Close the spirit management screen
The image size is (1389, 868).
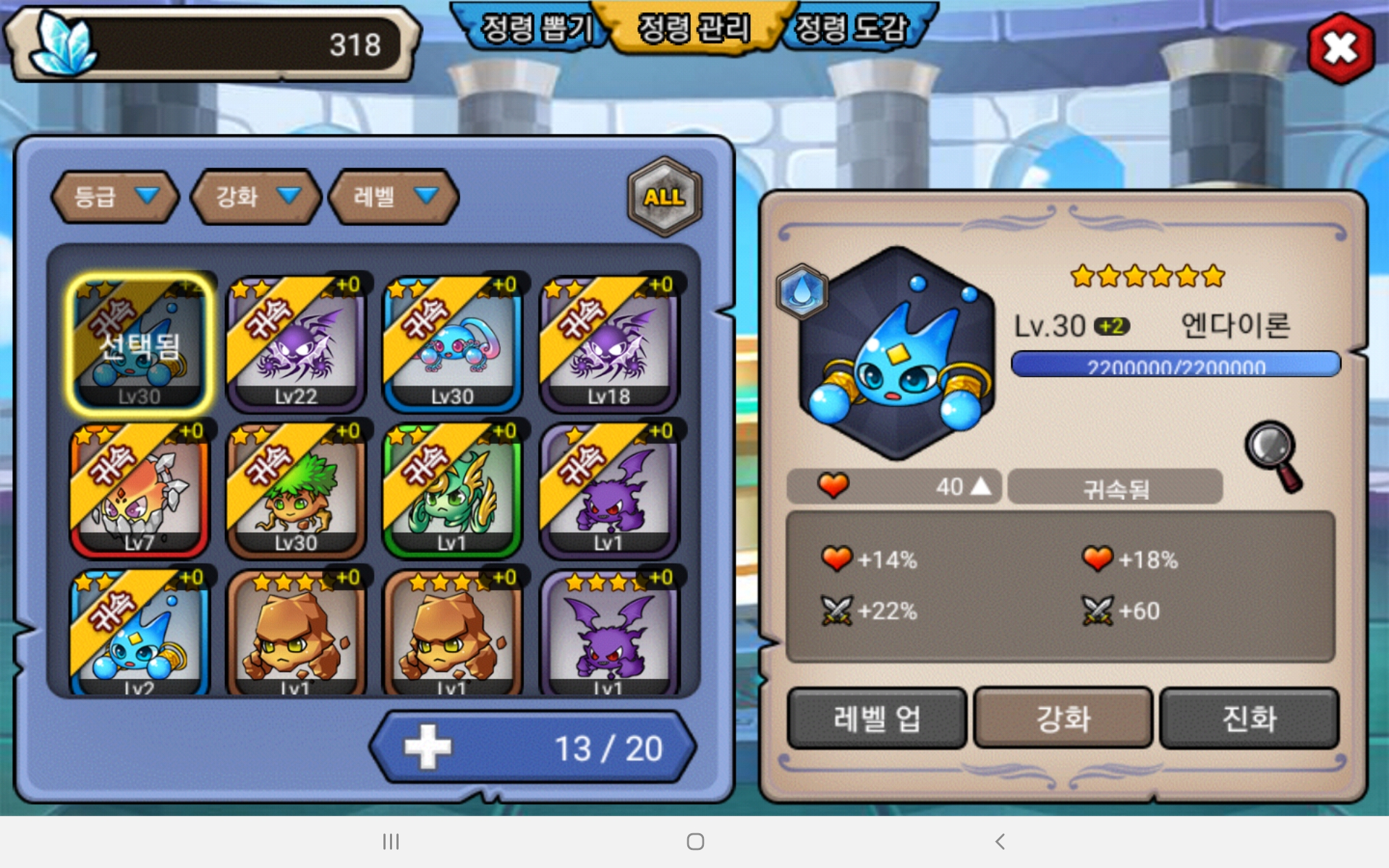[1341, 48]
